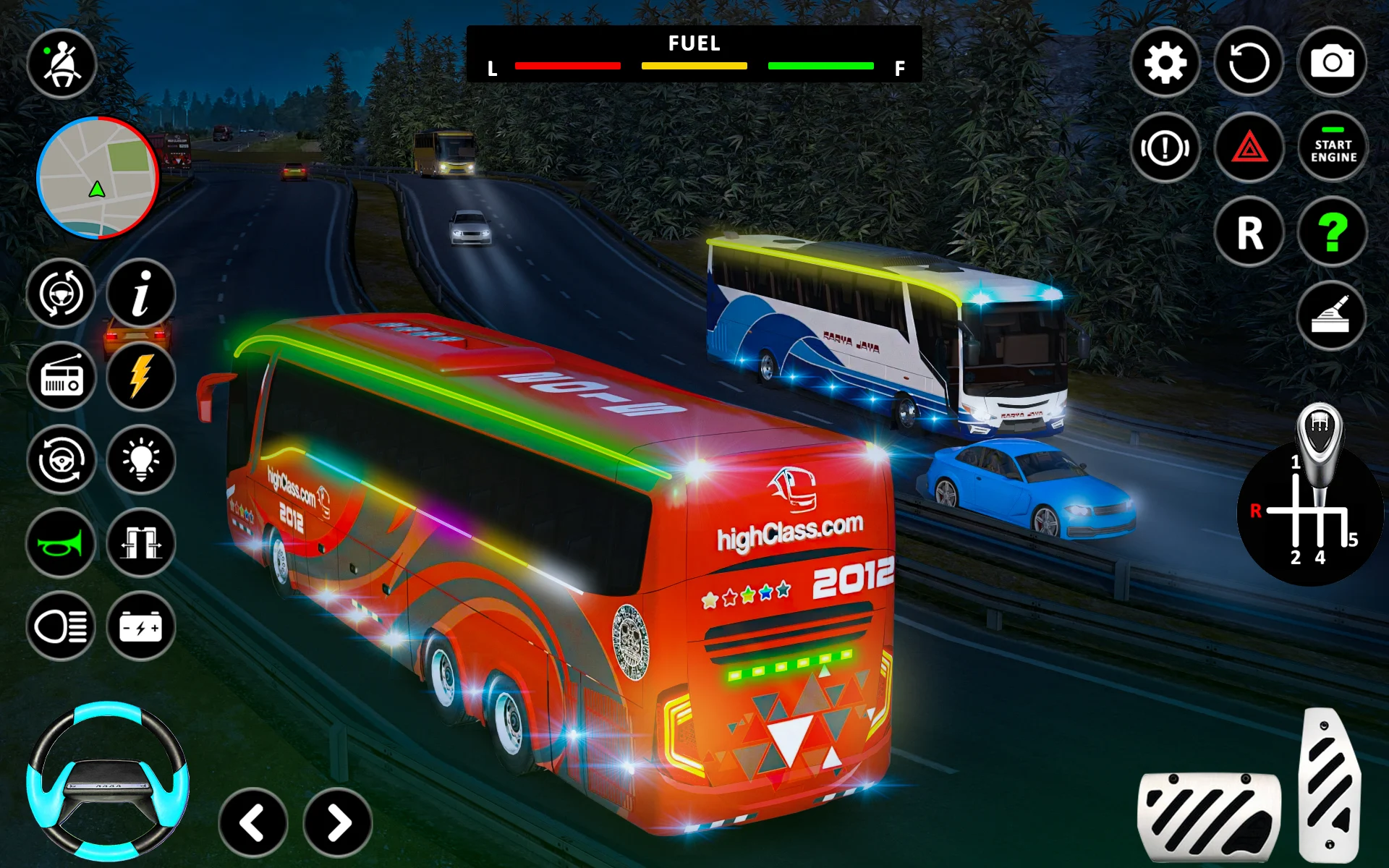Toggle the red hazard triangle lights

click(1249, 148)
